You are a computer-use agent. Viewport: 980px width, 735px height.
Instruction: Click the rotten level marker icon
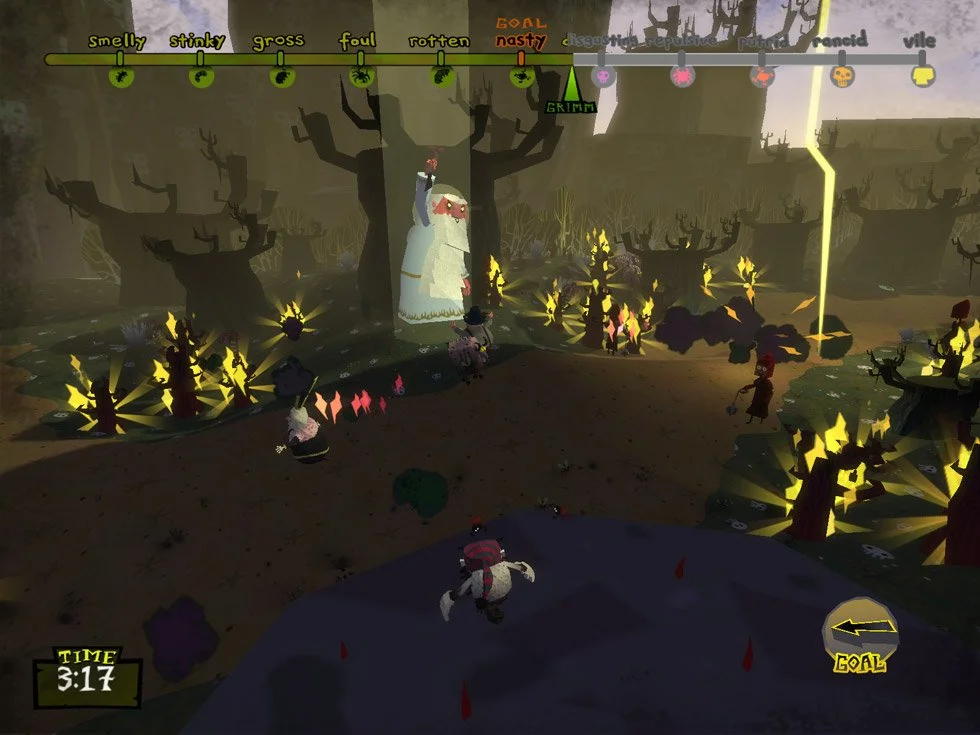[x=441, y=76]
